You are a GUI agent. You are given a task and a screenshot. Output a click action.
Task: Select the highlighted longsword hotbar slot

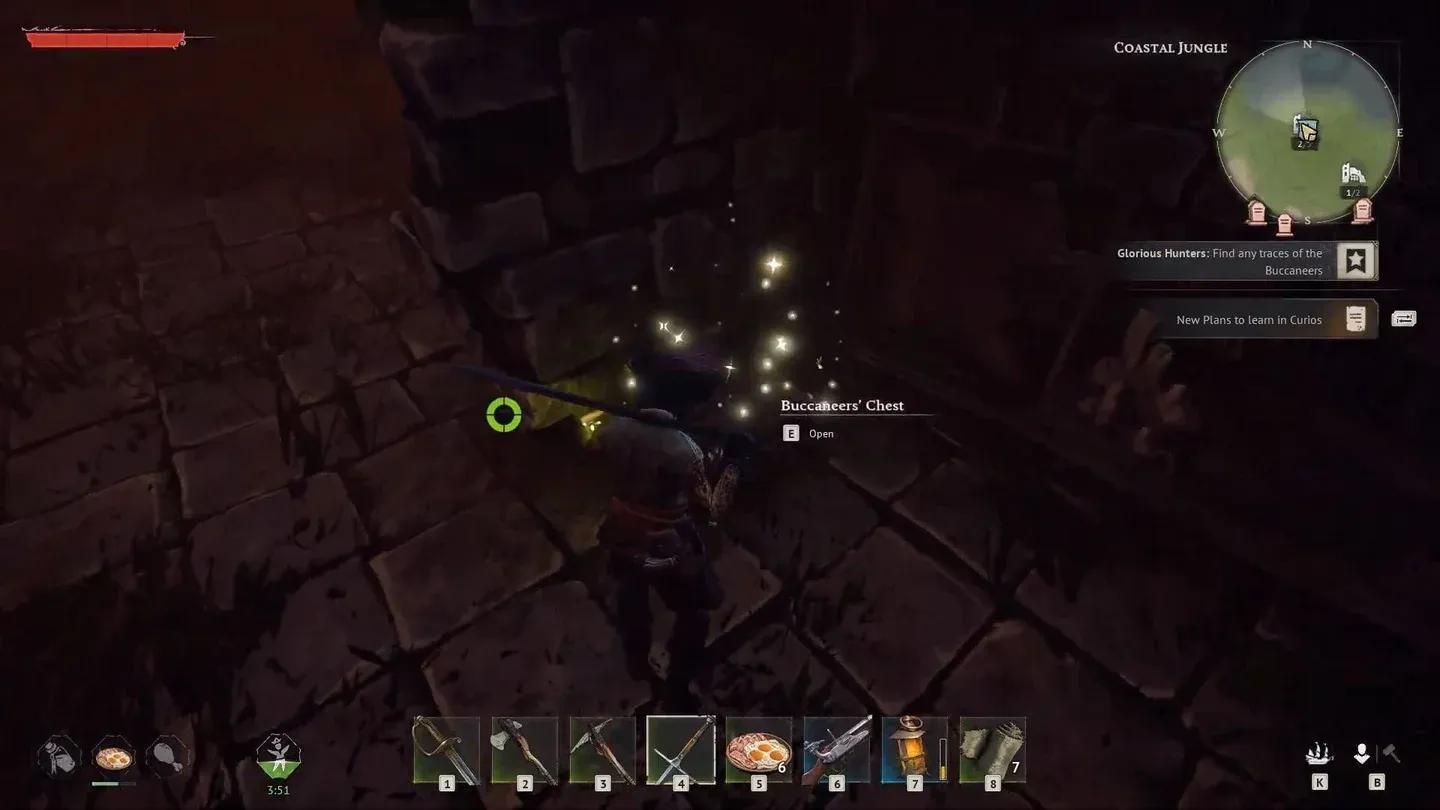(x=681, y=749)
